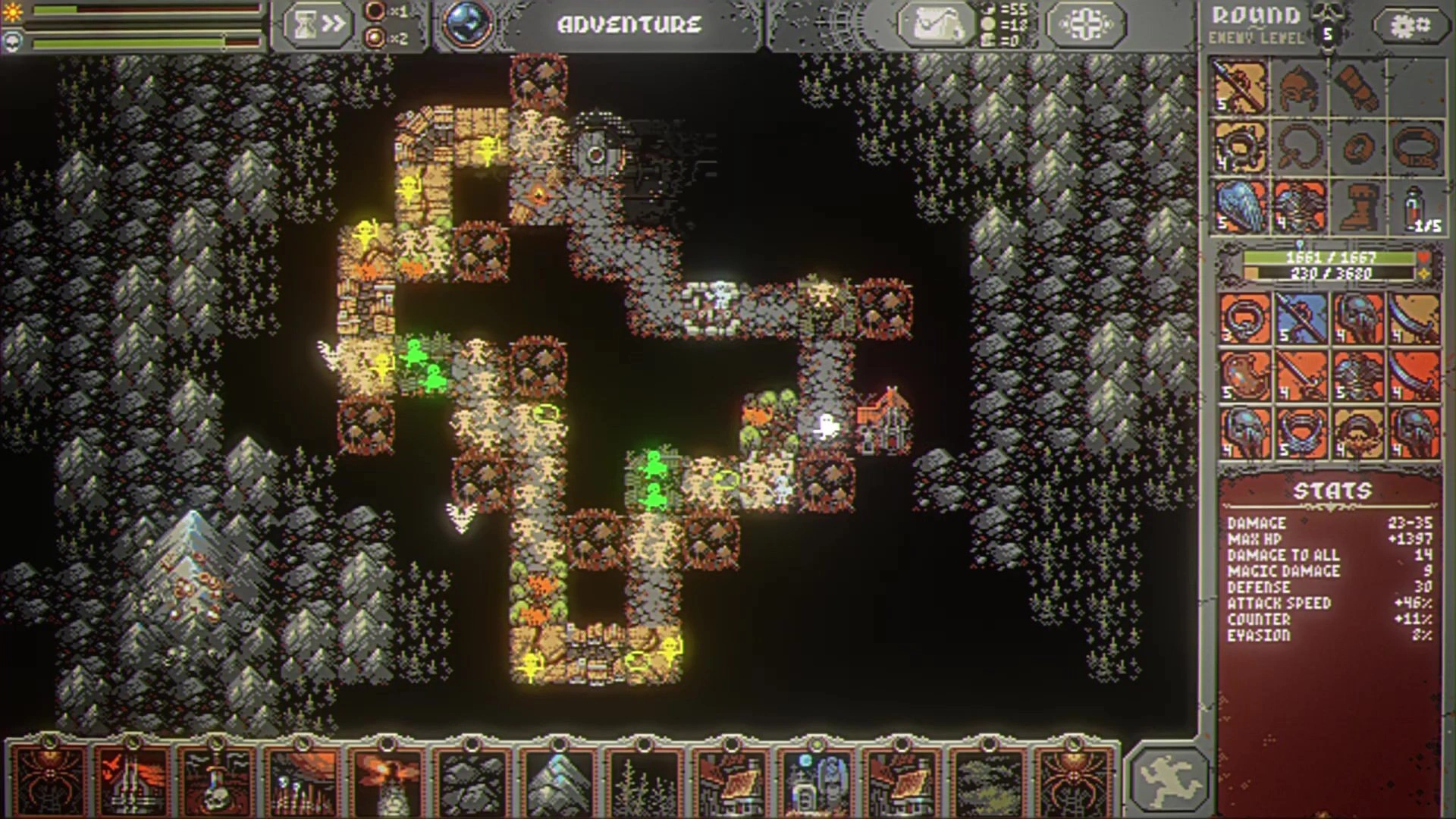Open the resource bag button
Image resolution: width=1456 pixels, height=819 pixels.
936,24
